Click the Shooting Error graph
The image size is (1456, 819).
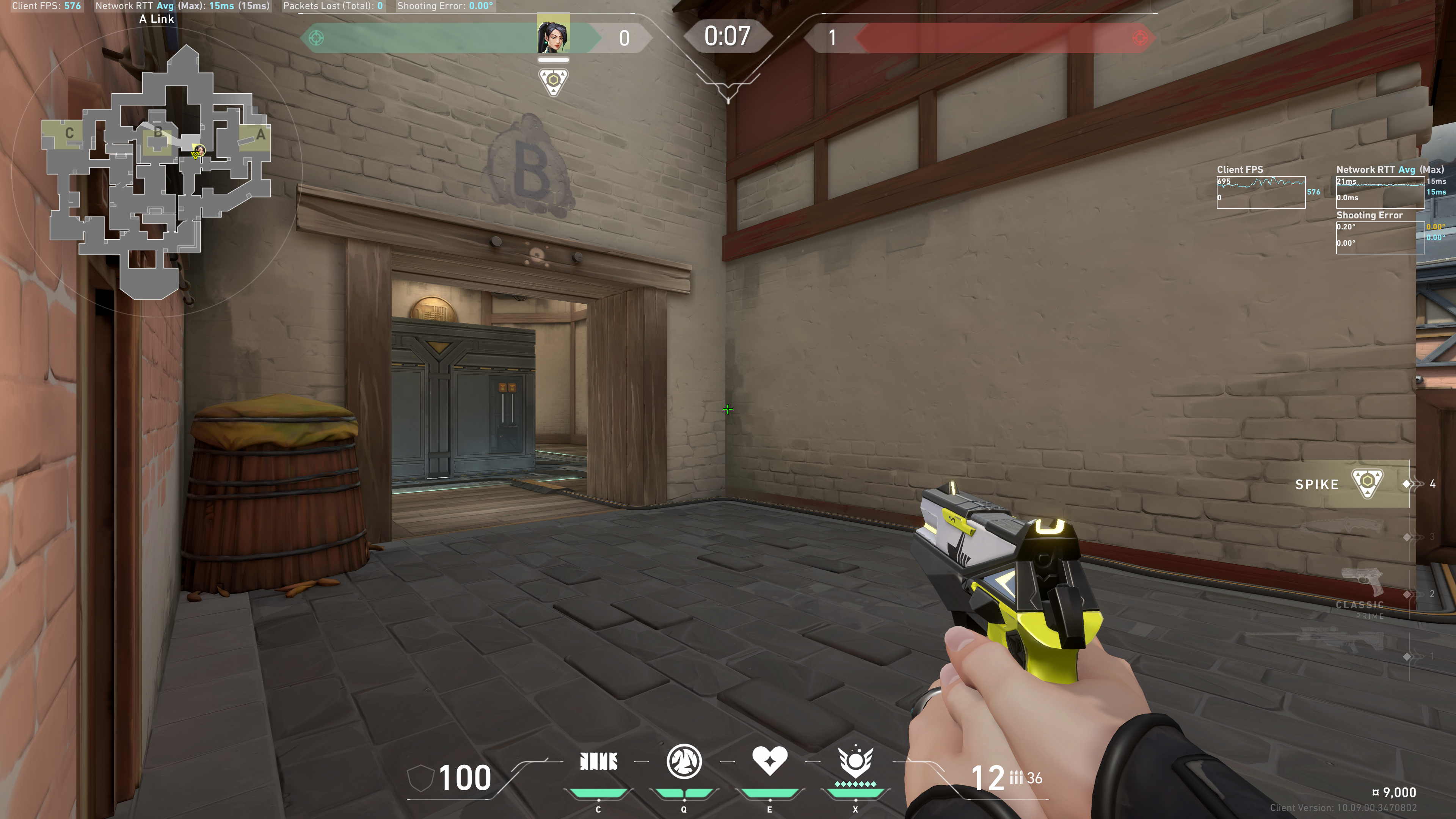pos(1380,237)
